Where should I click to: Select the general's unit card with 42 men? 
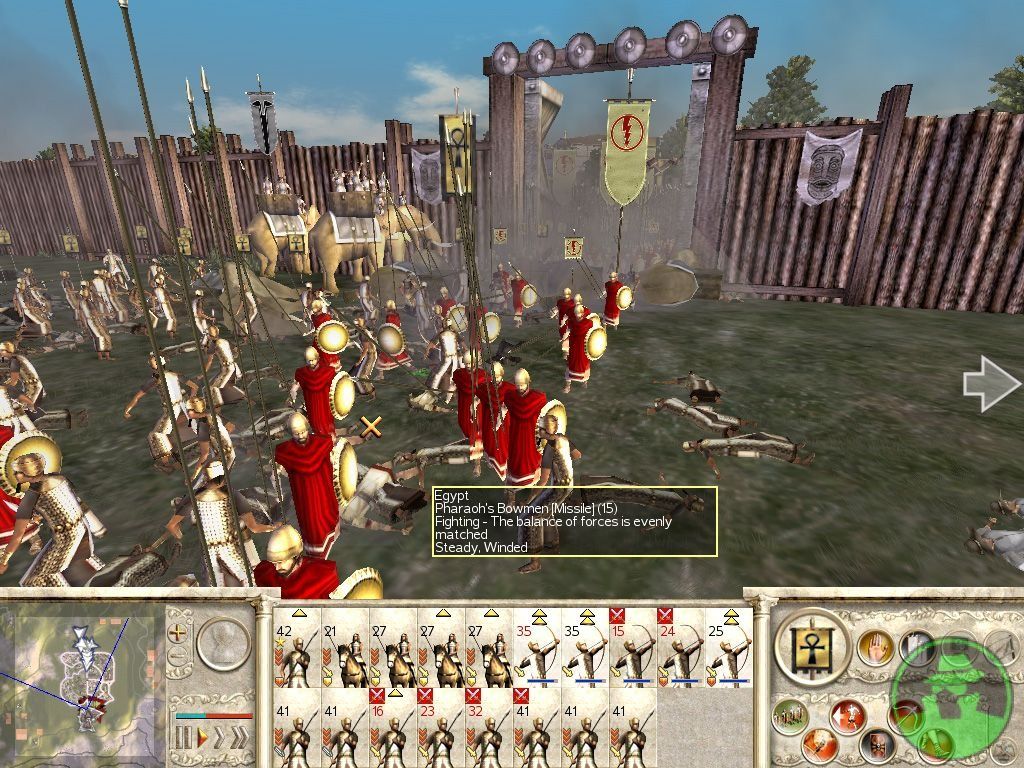295,648
